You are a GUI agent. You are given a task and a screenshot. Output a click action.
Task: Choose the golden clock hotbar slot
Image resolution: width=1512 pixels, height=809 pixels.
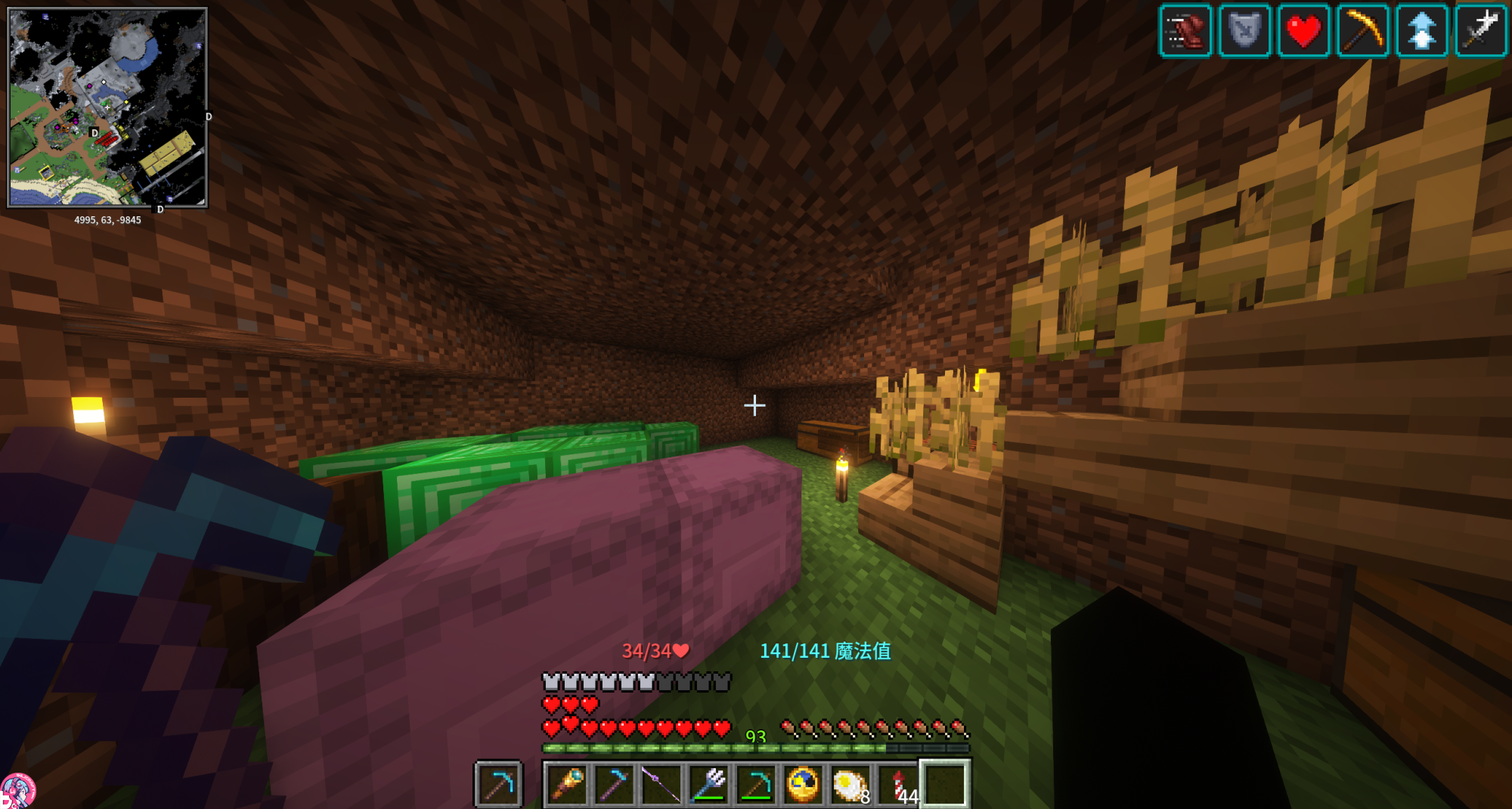(803, 784)
